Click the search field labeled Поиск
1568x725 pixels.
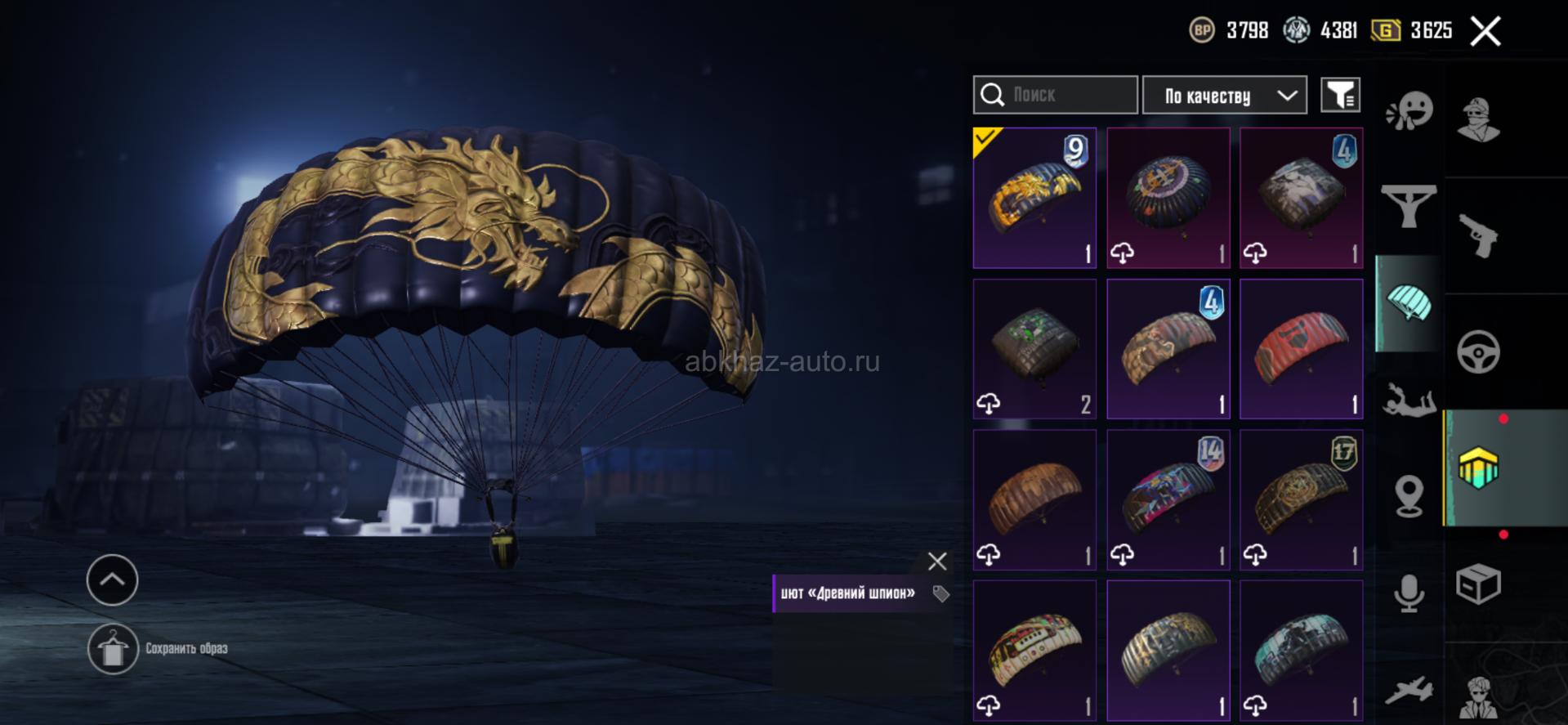point(1055,95)
